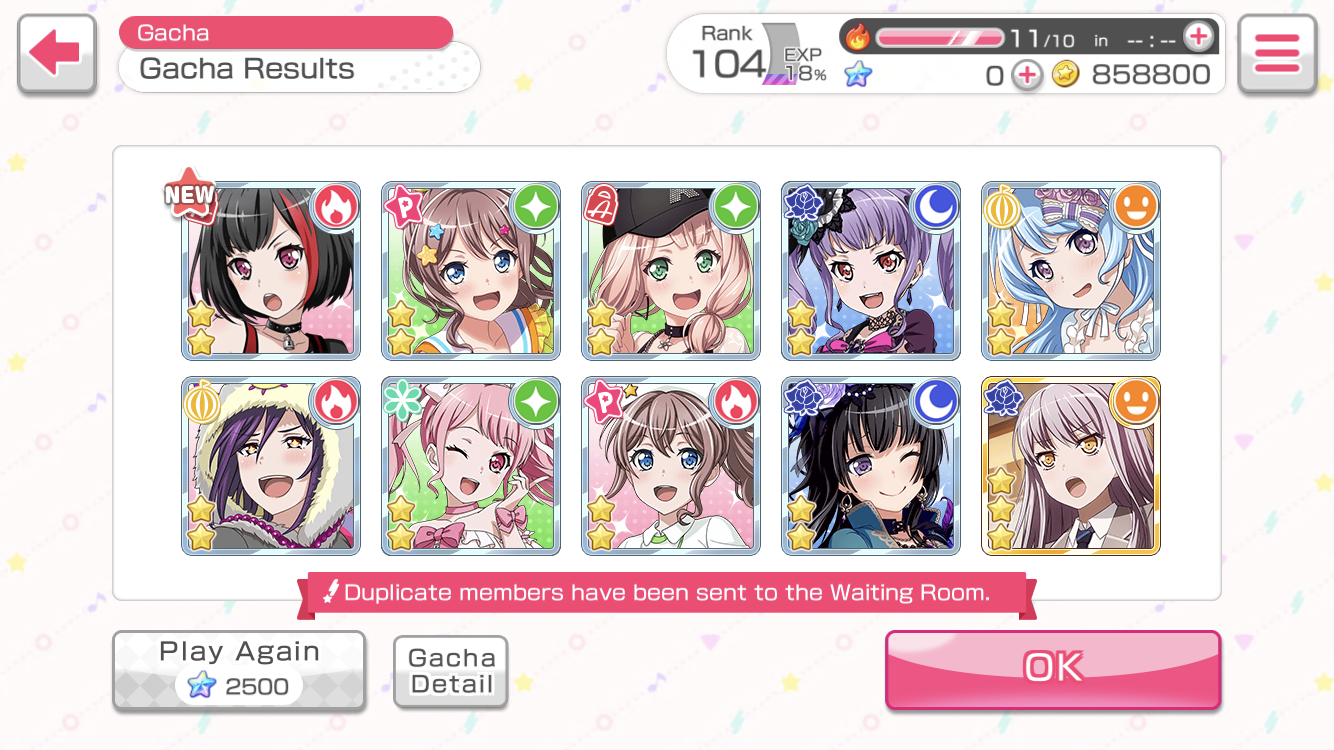1334x750 pixels.
Task: Select the three-star silver-haired member card
Action: pyautogui.click(x=1071, y=466)
